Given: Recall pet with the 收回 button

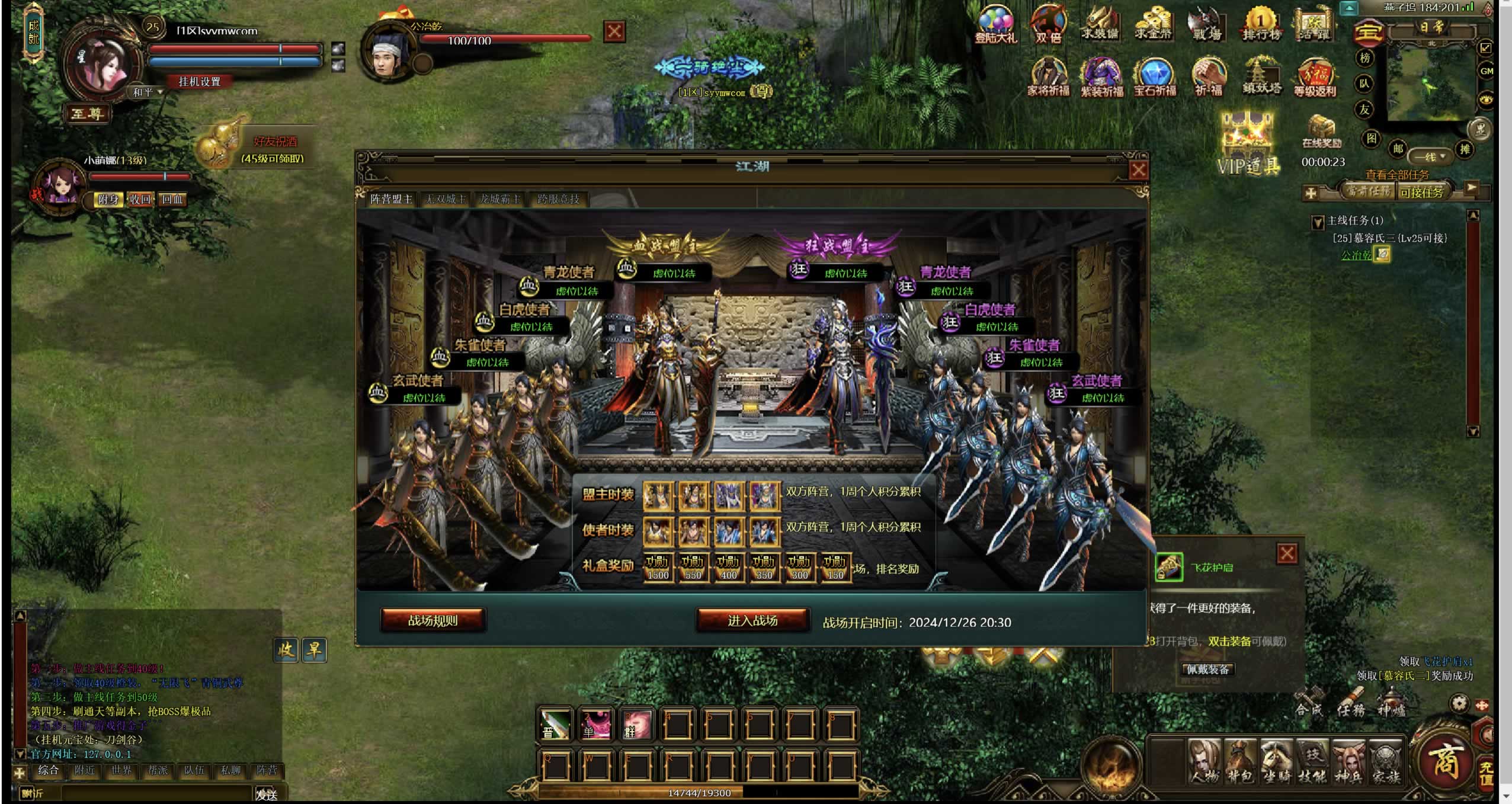Looking at the screenshot, I should [140, 200].
